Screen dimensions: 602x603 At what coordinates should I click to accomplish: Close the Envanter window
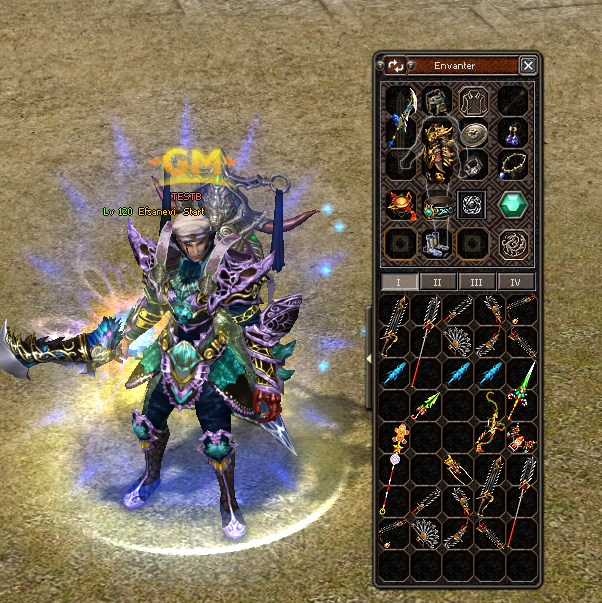pyautogui.click(x=528, y=66)
